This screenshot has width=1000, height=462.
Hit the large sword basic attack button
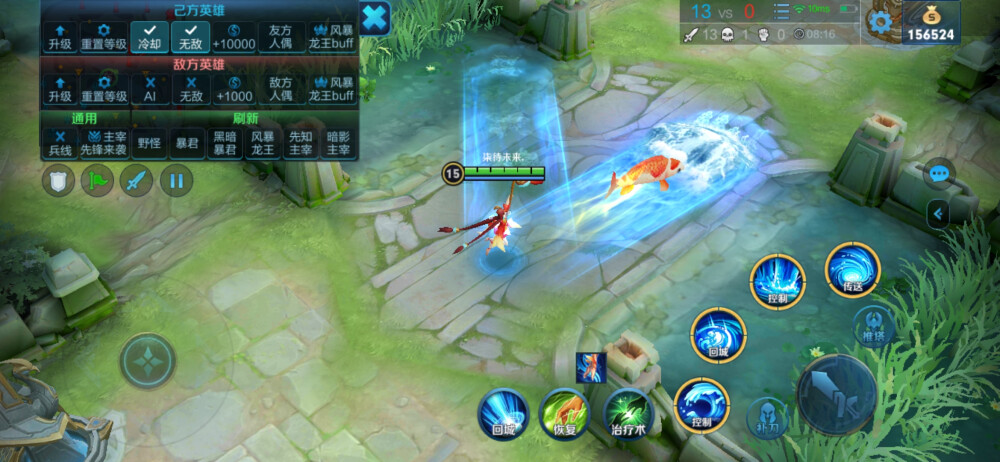pyautogui.click(x=836, y=393)
